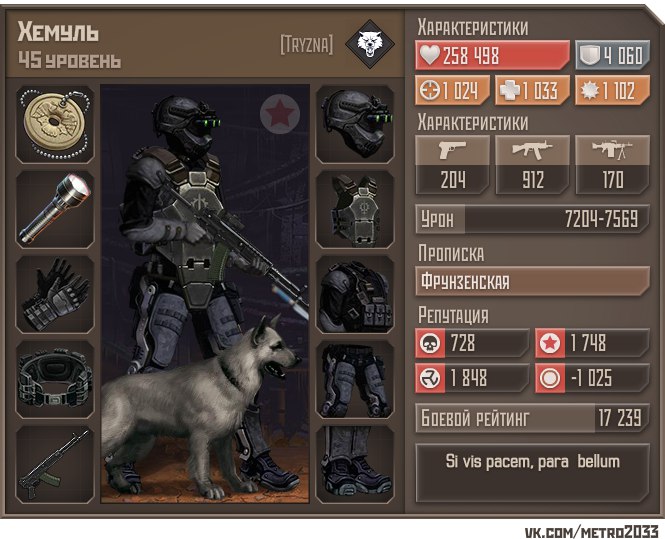Screen dimensions: 665x539
Task: Choose the tactical jacket slot
Action: (355, 295)
